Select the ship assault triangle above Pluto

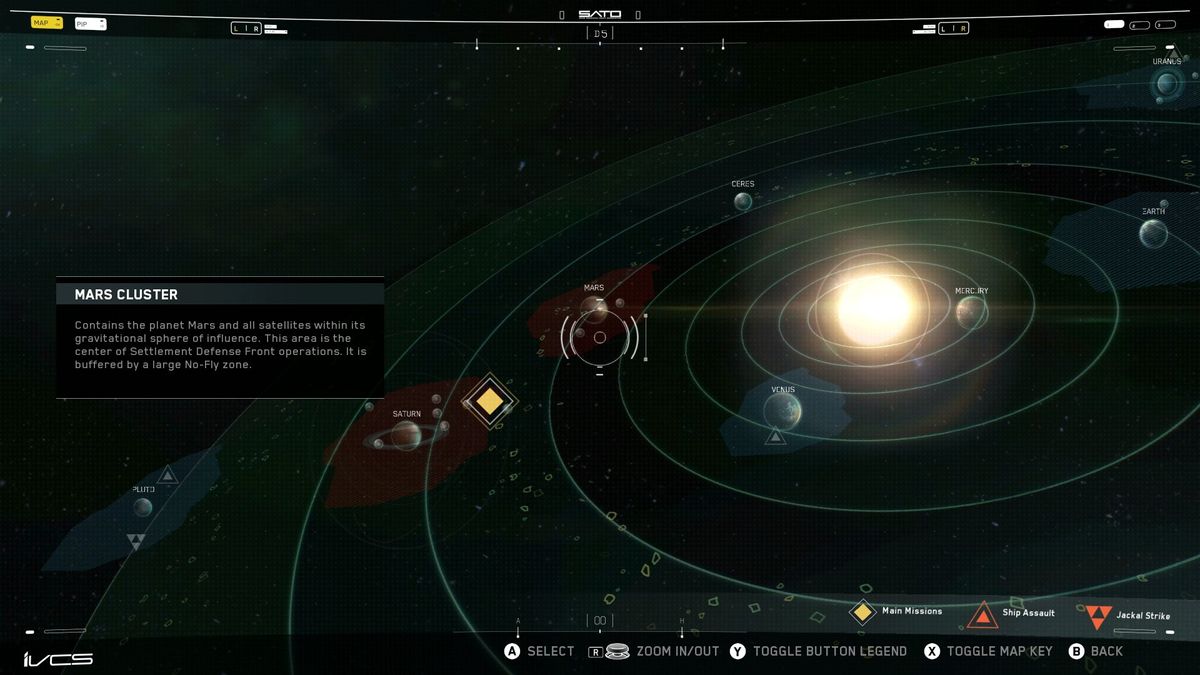coord(168,474)
